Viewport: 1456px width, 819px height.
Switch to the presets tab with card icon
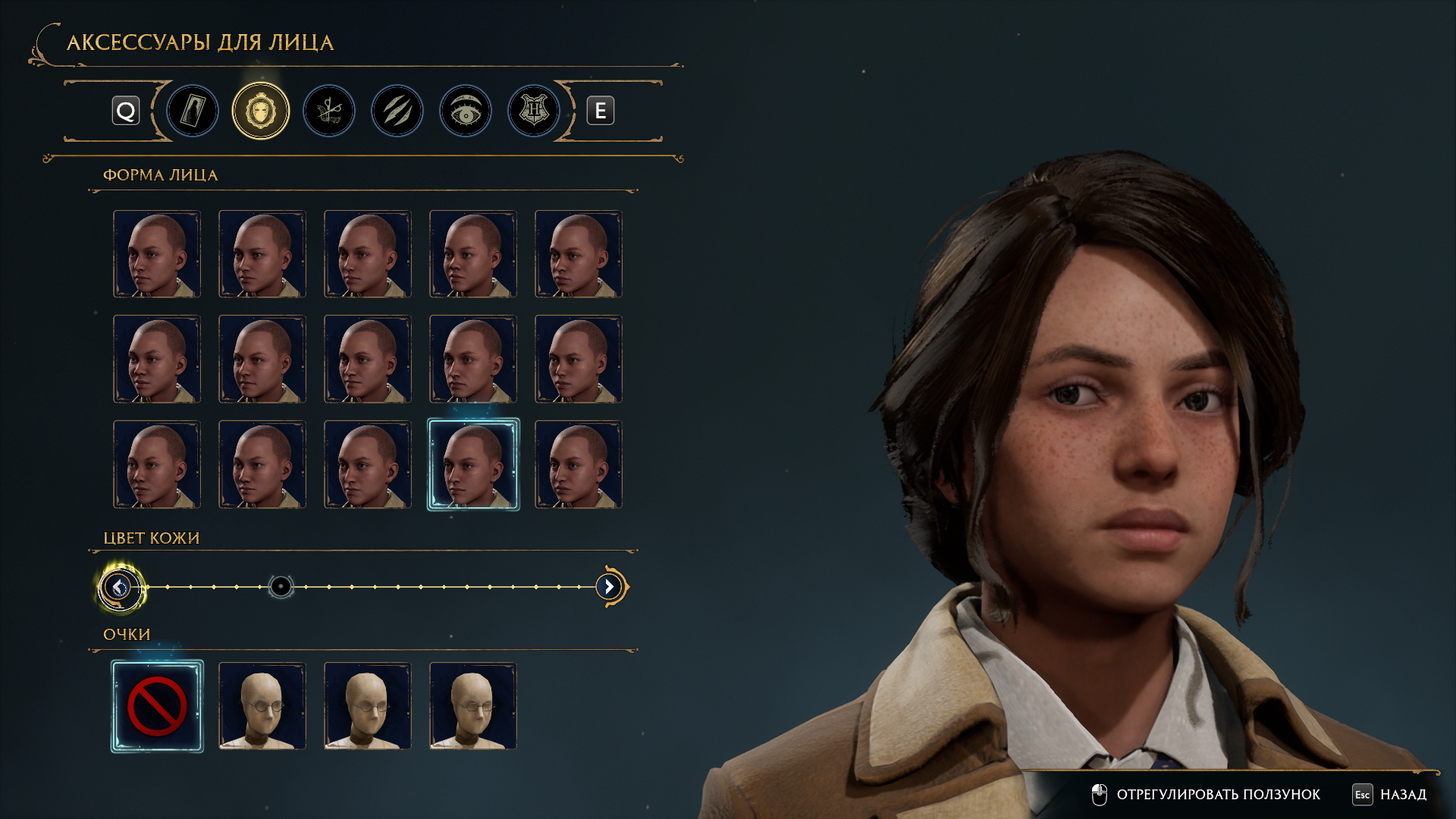point(193,111)
